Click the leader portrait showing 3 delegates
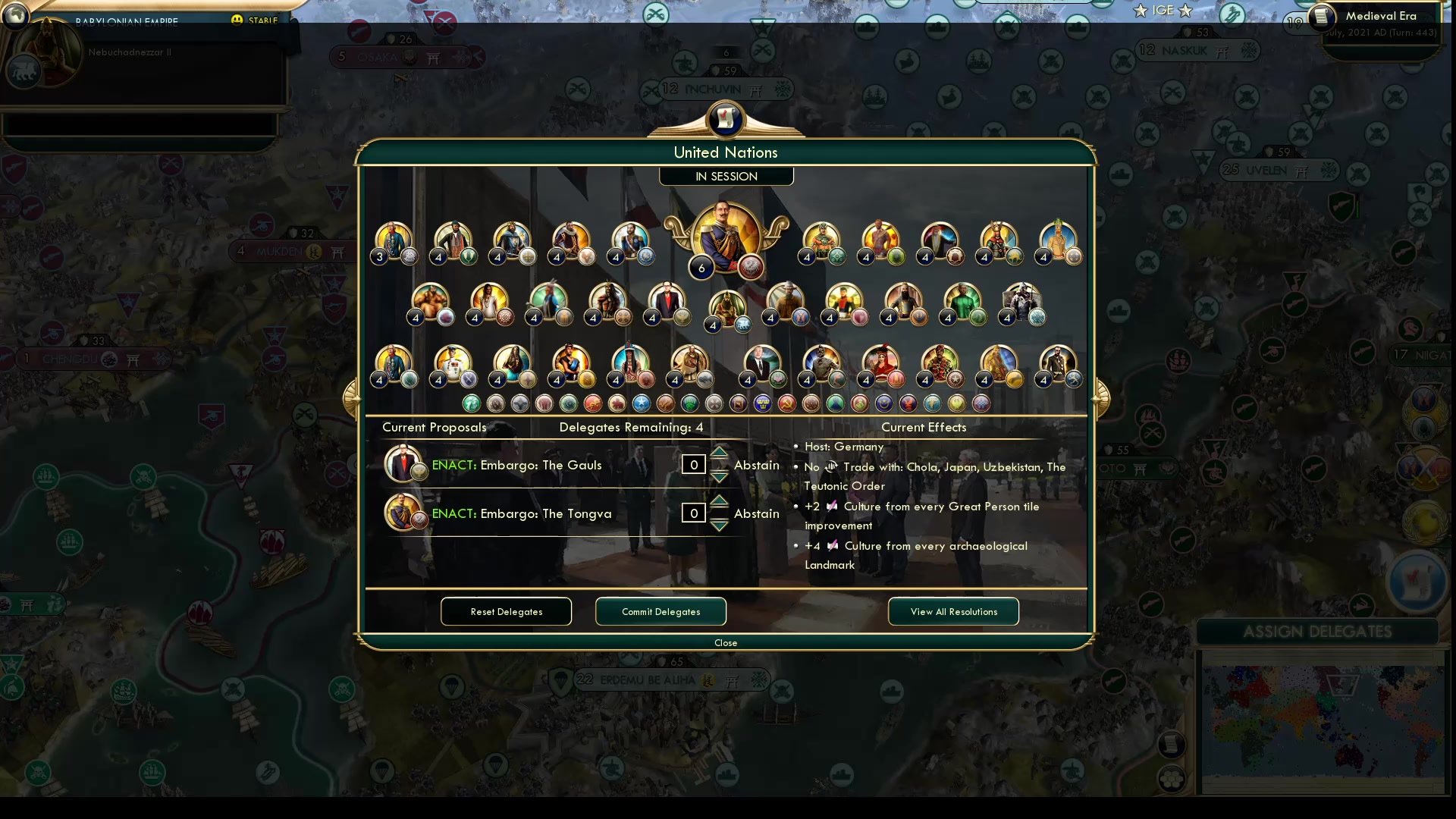This screenshot has width=1456, height=819. [x=394, y=241]
